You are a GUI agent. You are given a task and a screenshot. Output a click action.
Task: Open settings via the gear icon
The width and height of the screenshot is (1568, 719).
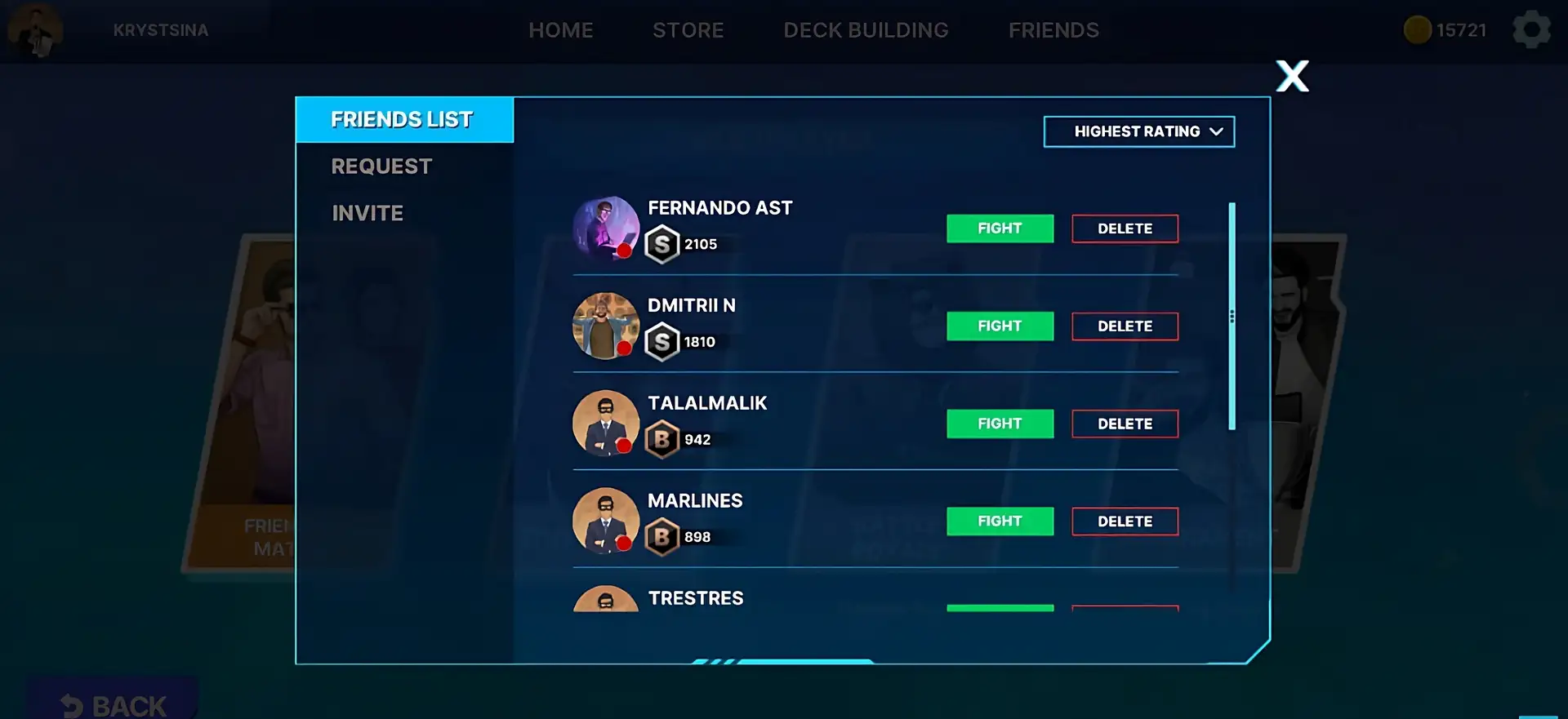point(1531,30)
